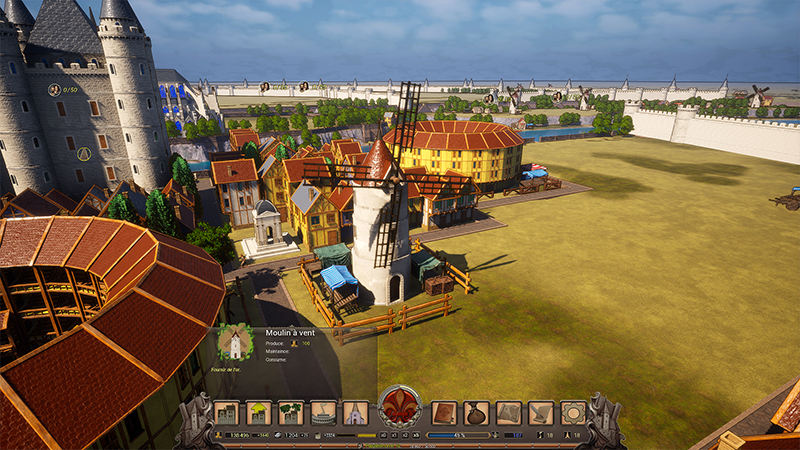Open the money bag treasury
Viewport: 800px width, 450px height.
click(x=477, y=413)
